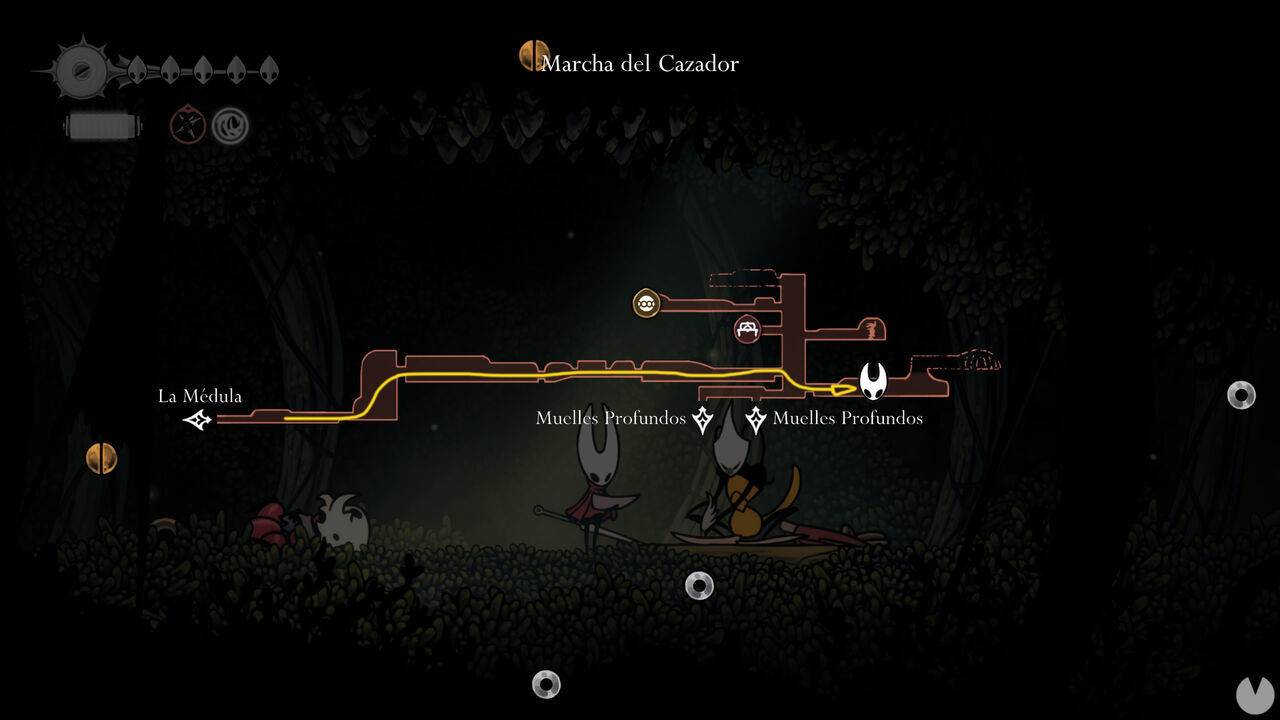Select the bench marker on the map
The width and height of the screenshot is (1280, 720).
click(746, 328)
